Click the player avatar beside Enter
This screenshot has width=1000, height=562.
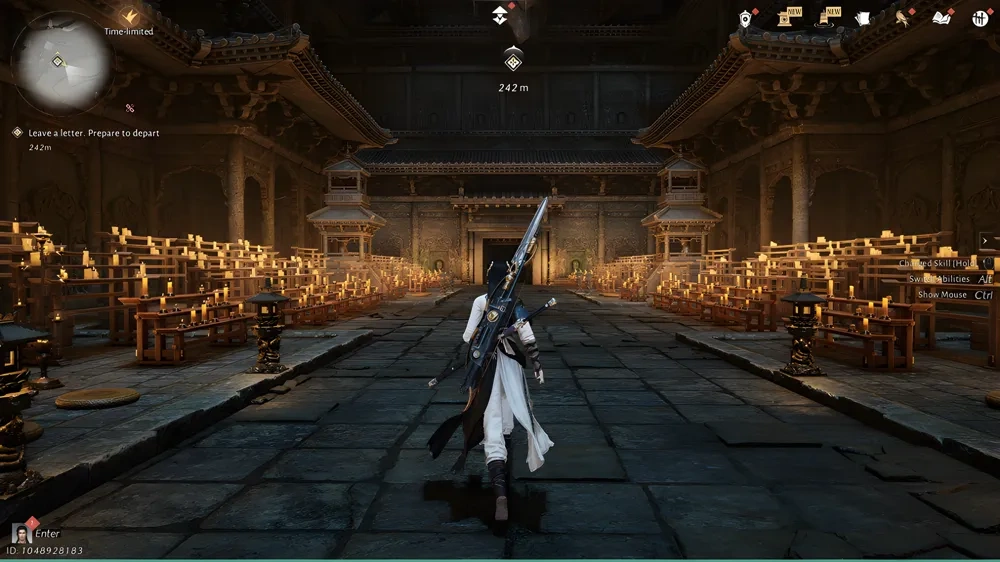tap(21, 533)
